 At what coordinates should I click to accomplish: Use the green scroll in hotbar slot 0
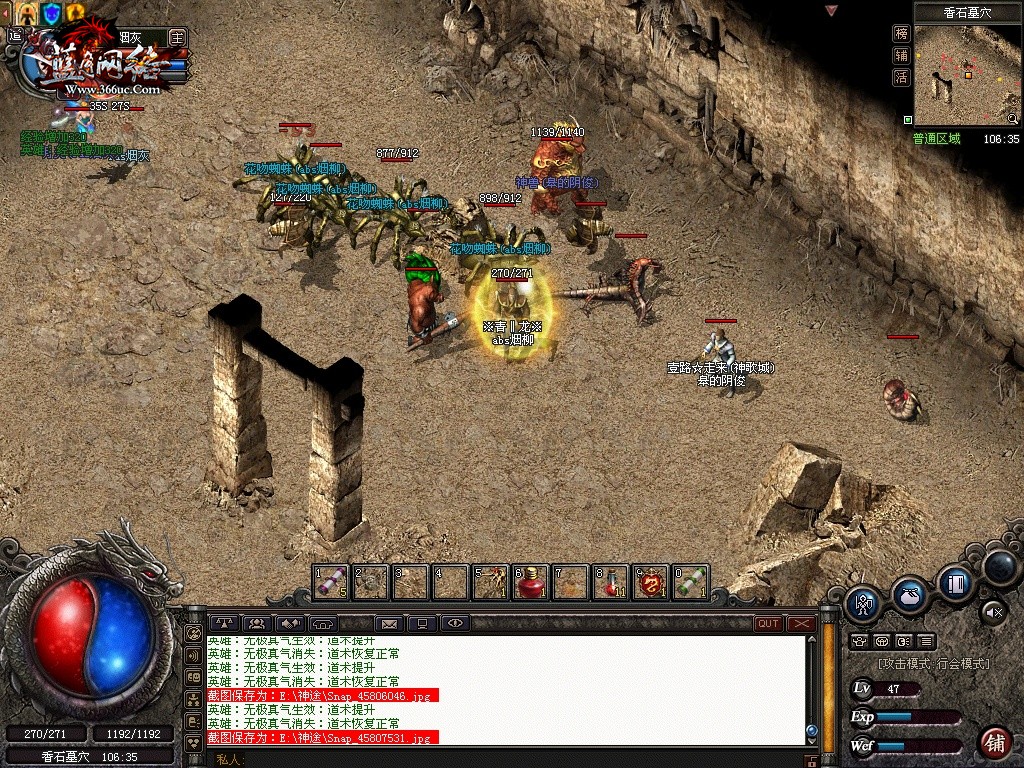690,581
